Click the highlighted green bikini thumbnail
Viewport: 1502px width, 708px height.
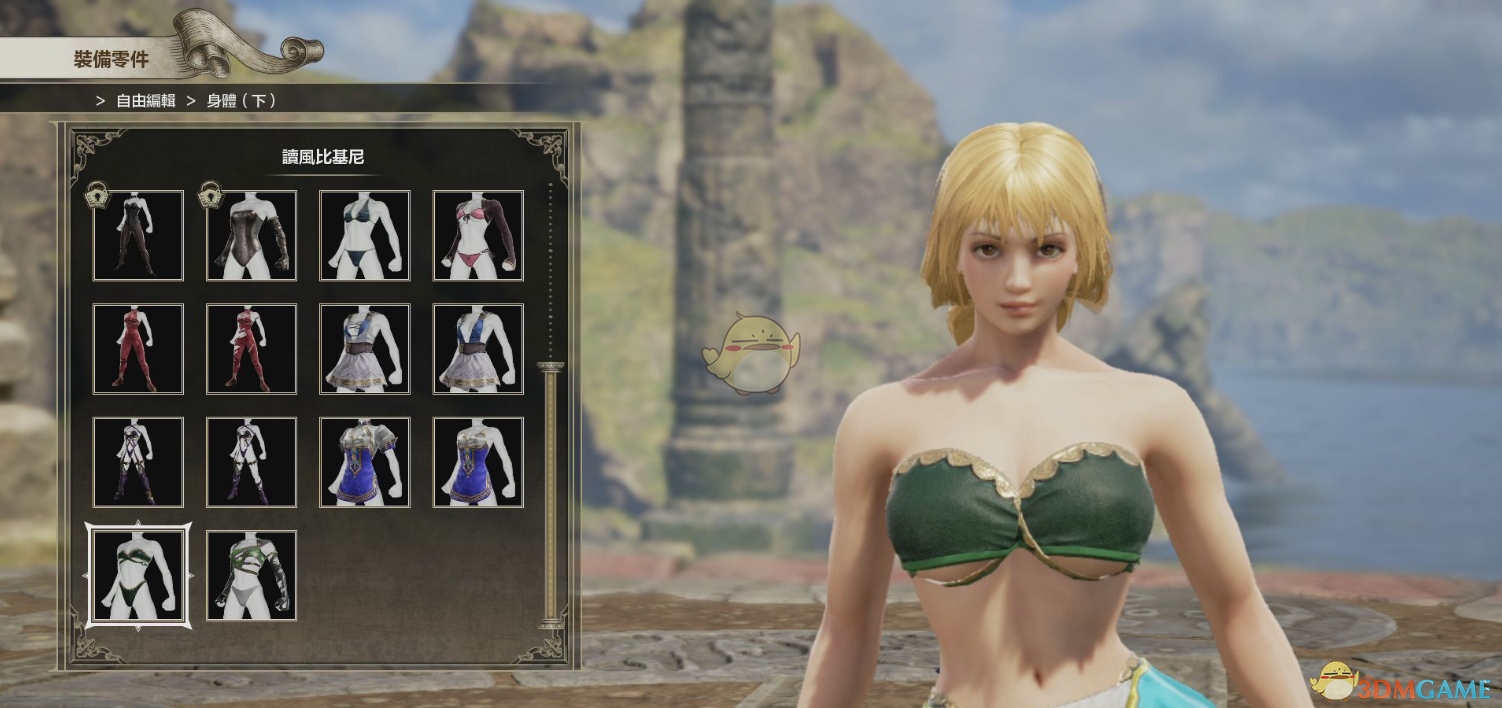click(x=138, y=576)
